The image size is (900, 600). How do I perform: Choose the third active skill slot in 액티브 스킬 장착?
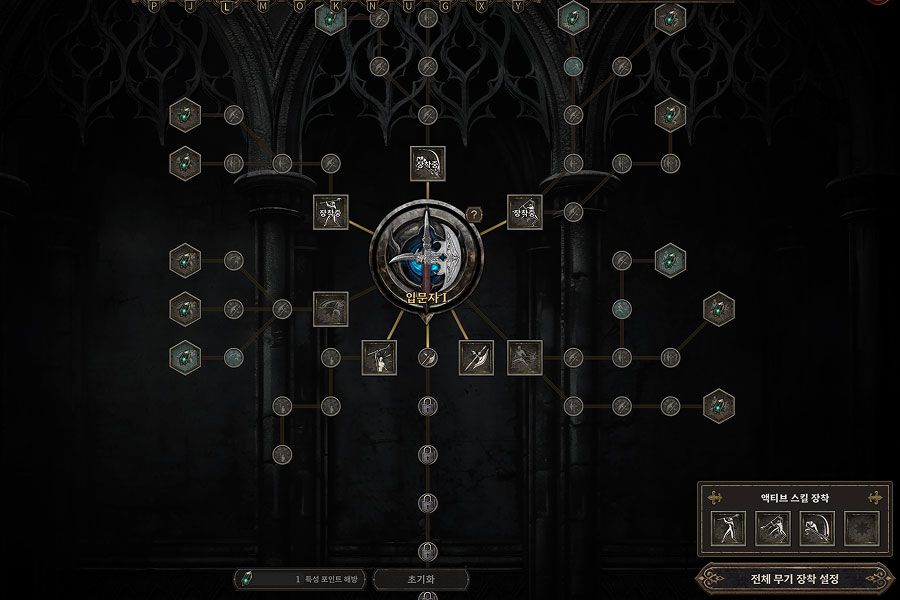pyautogui.click(x=816, y=528)
